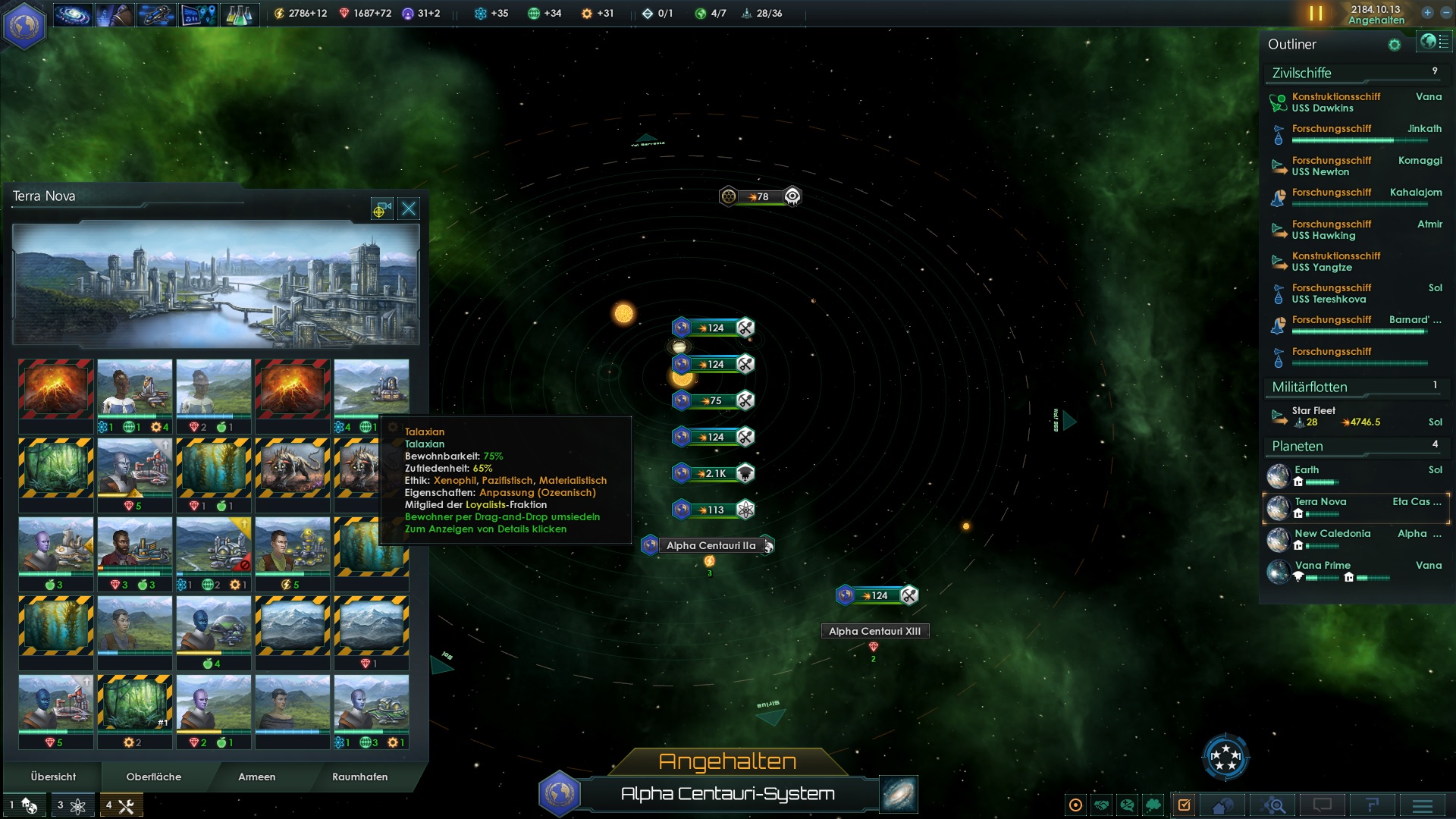Select Konstruktionsschiff USS Dawkins in Outliner
This screenshot has height=819, width=1456.
coord(1335,102)
